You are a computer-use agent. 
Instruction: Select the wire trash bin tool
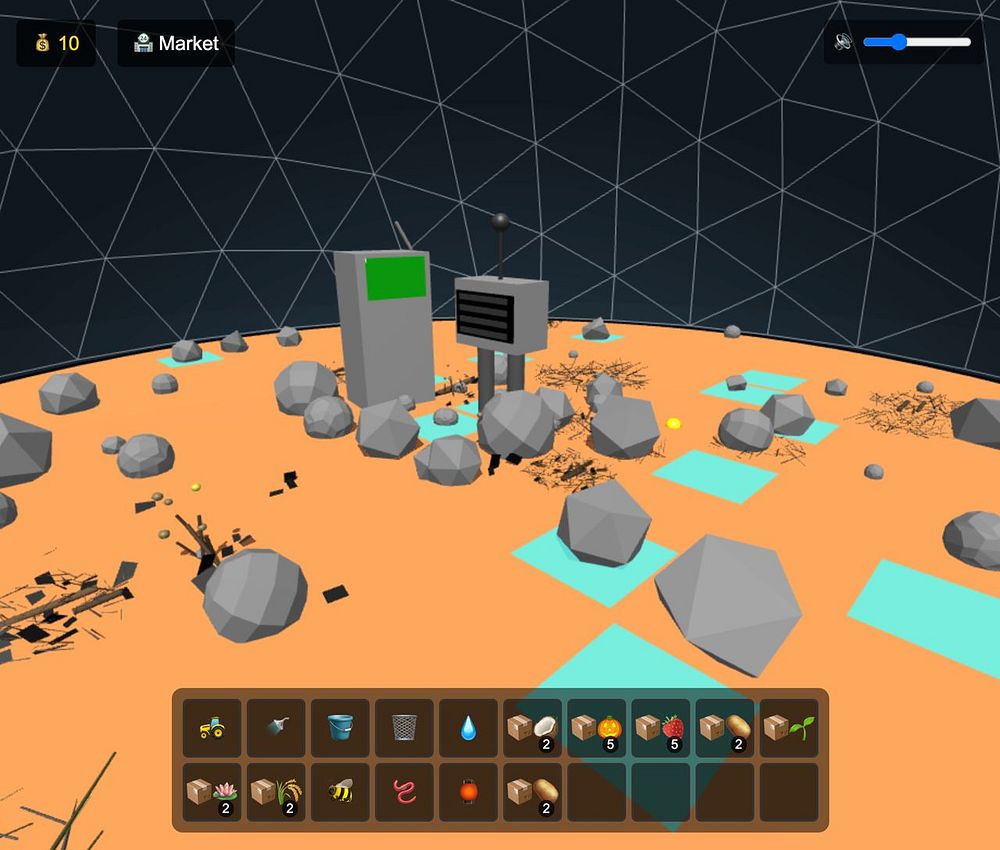pos(404,728)
